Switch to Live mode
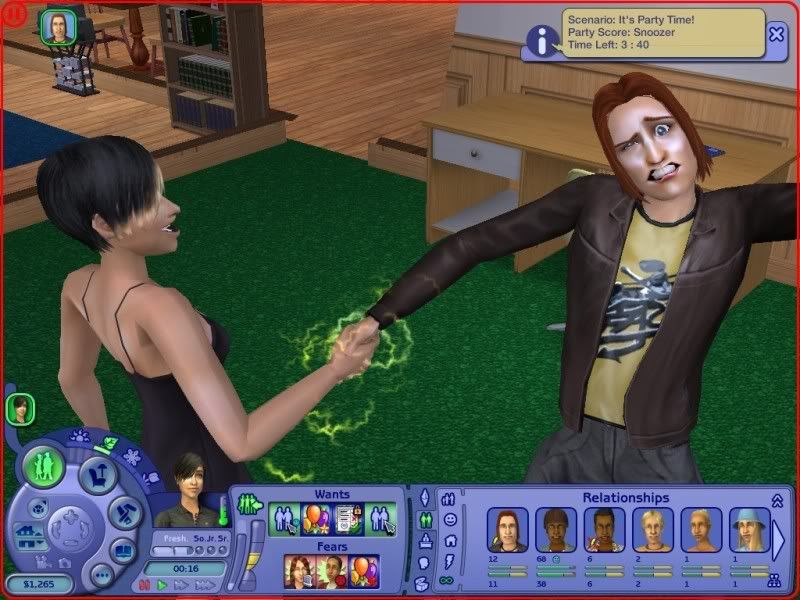The width and height of the screenshot is (800, 600). click(x=44, y=467)
